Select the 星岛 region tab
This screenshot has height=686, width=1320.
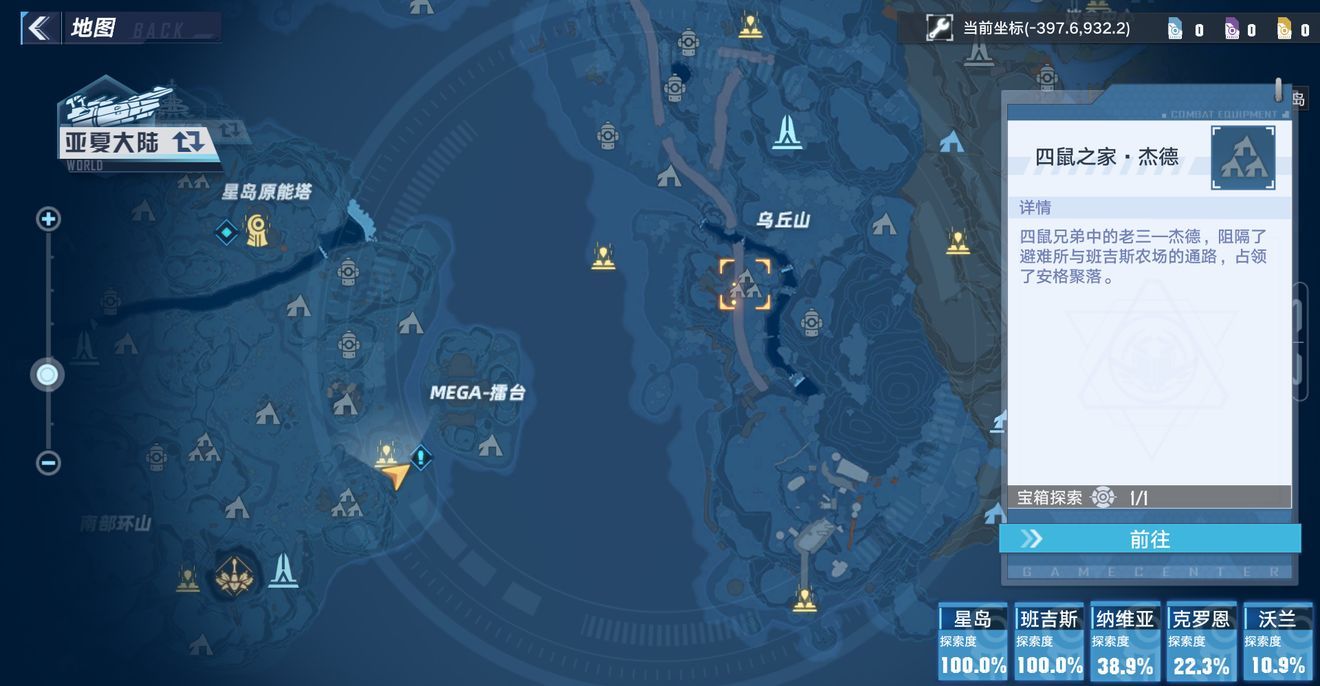(x=972, y=642)
